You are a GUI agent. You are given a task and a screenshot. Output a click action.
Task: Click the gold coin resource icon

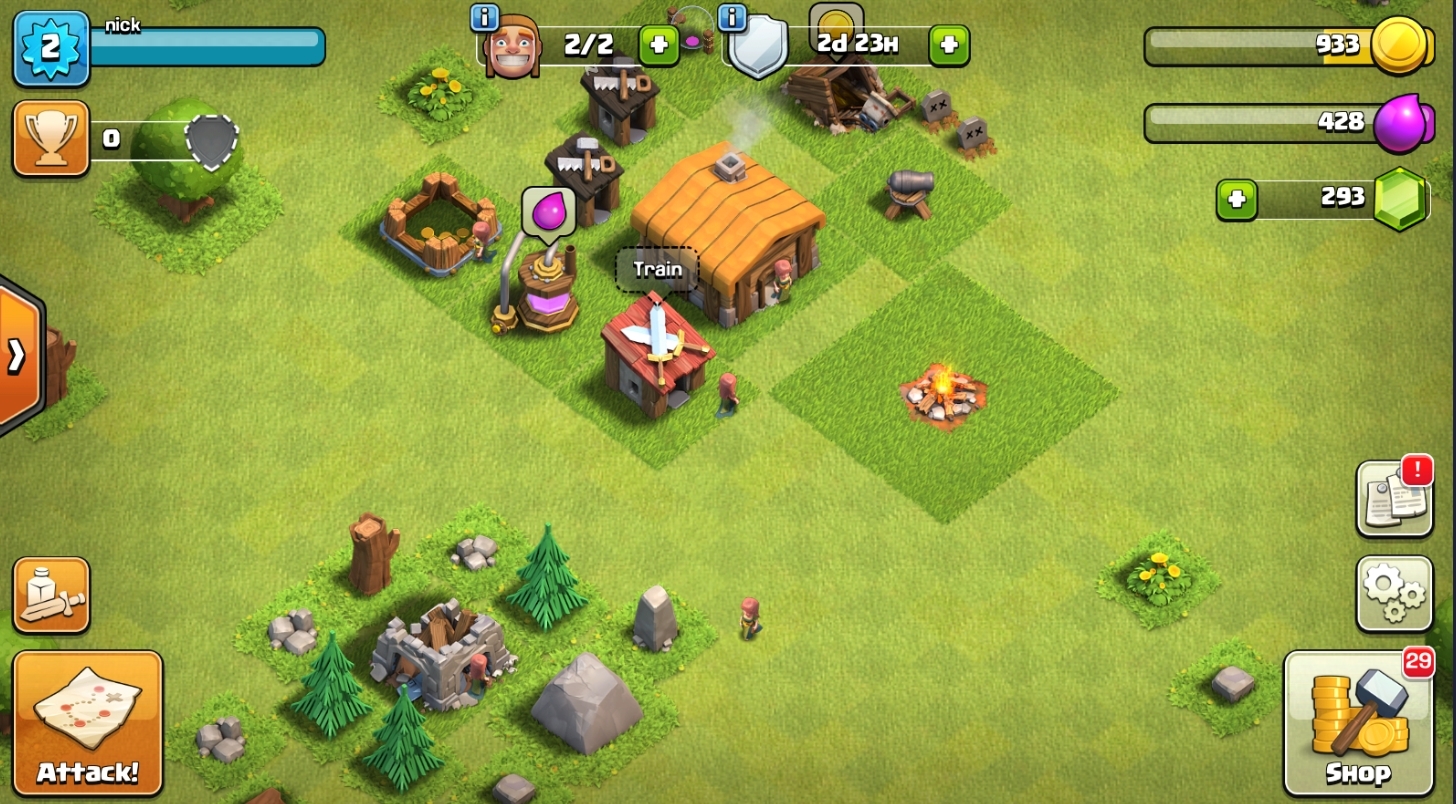tap(1397, 45)
